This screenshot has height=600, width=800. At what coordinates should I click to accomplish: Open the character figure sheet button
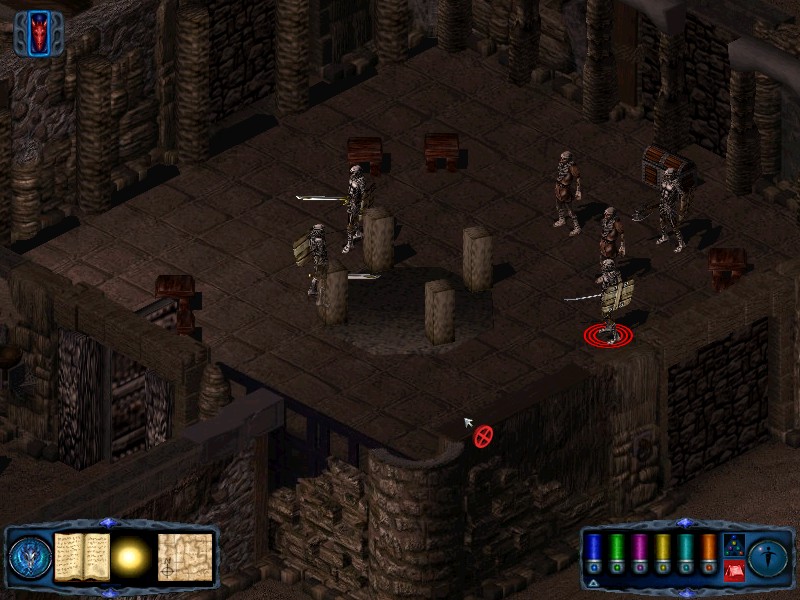(x=768, y=557)
